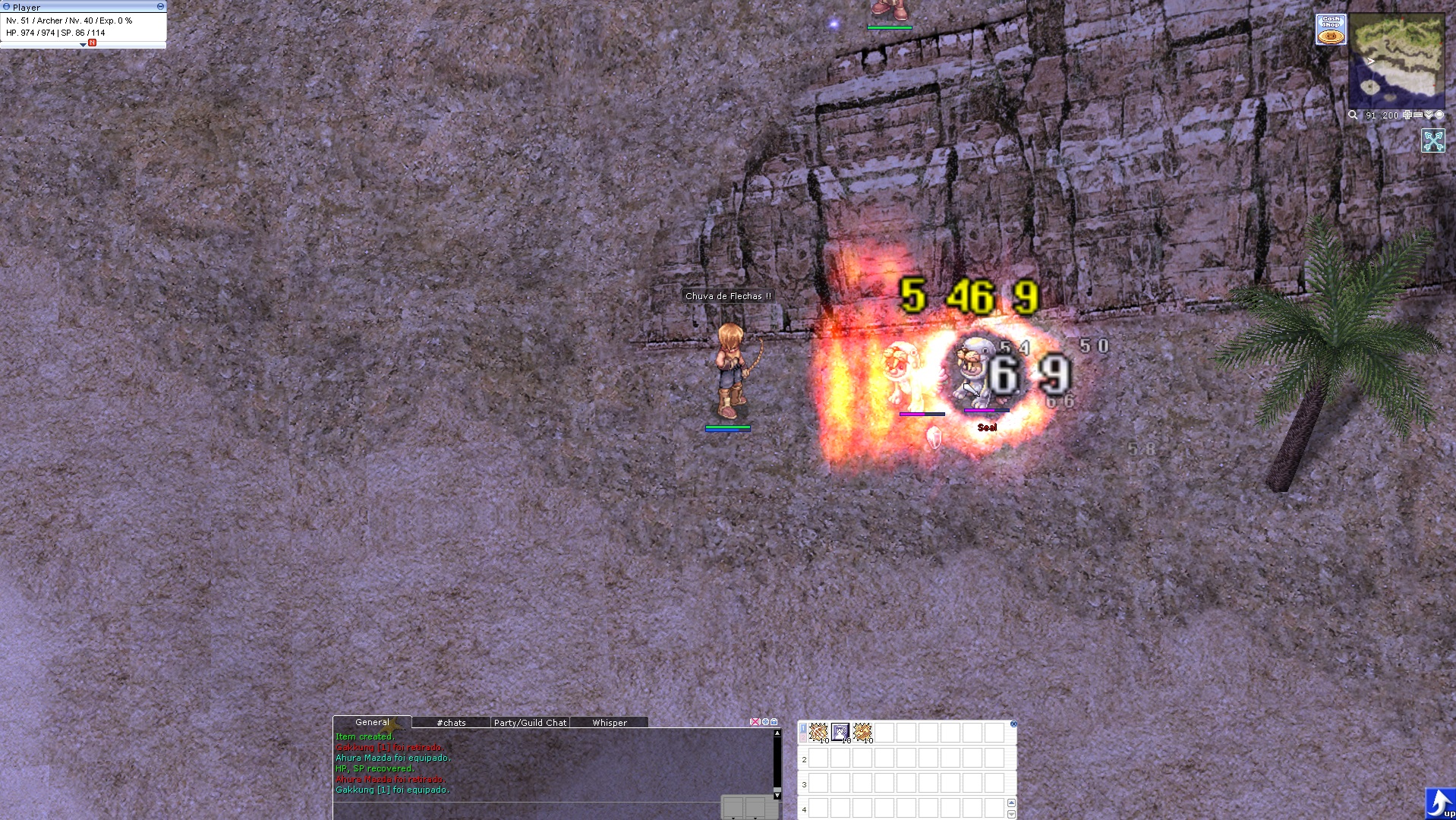The image size is (1456, 820).
Task: Open the Party/Guild Chat tab
Action: 530,723
